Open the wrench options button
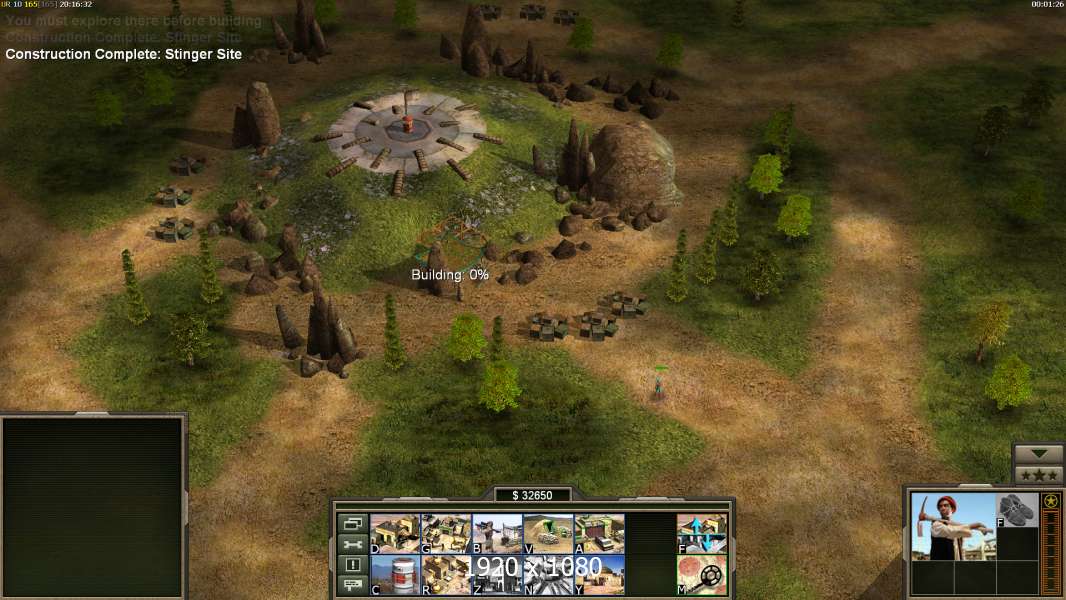Image resolution: width=1066 pixels, height=600 pixels. (352, 544)
